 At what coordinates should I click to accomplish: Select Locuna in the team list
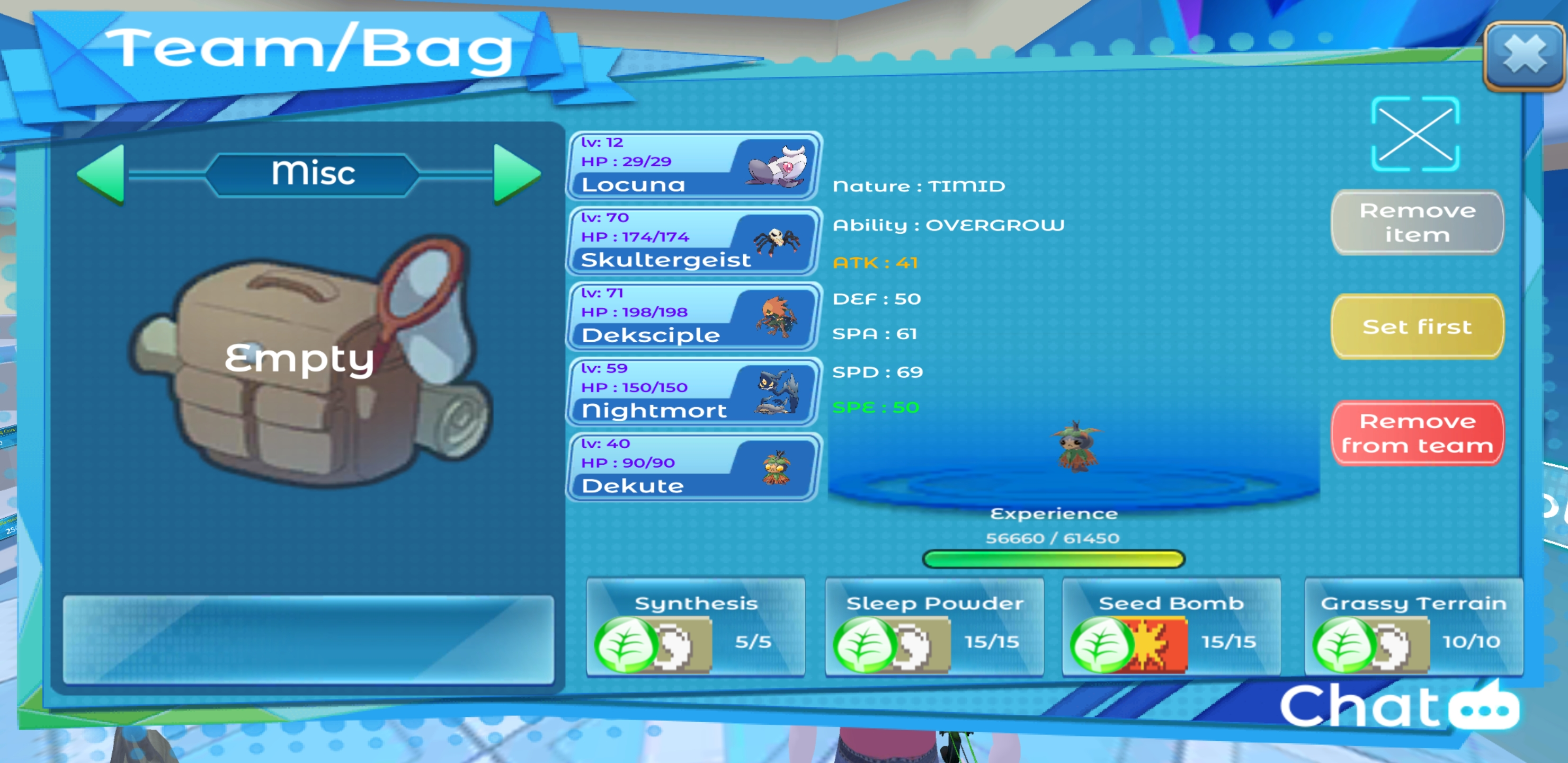coord(693,166)
